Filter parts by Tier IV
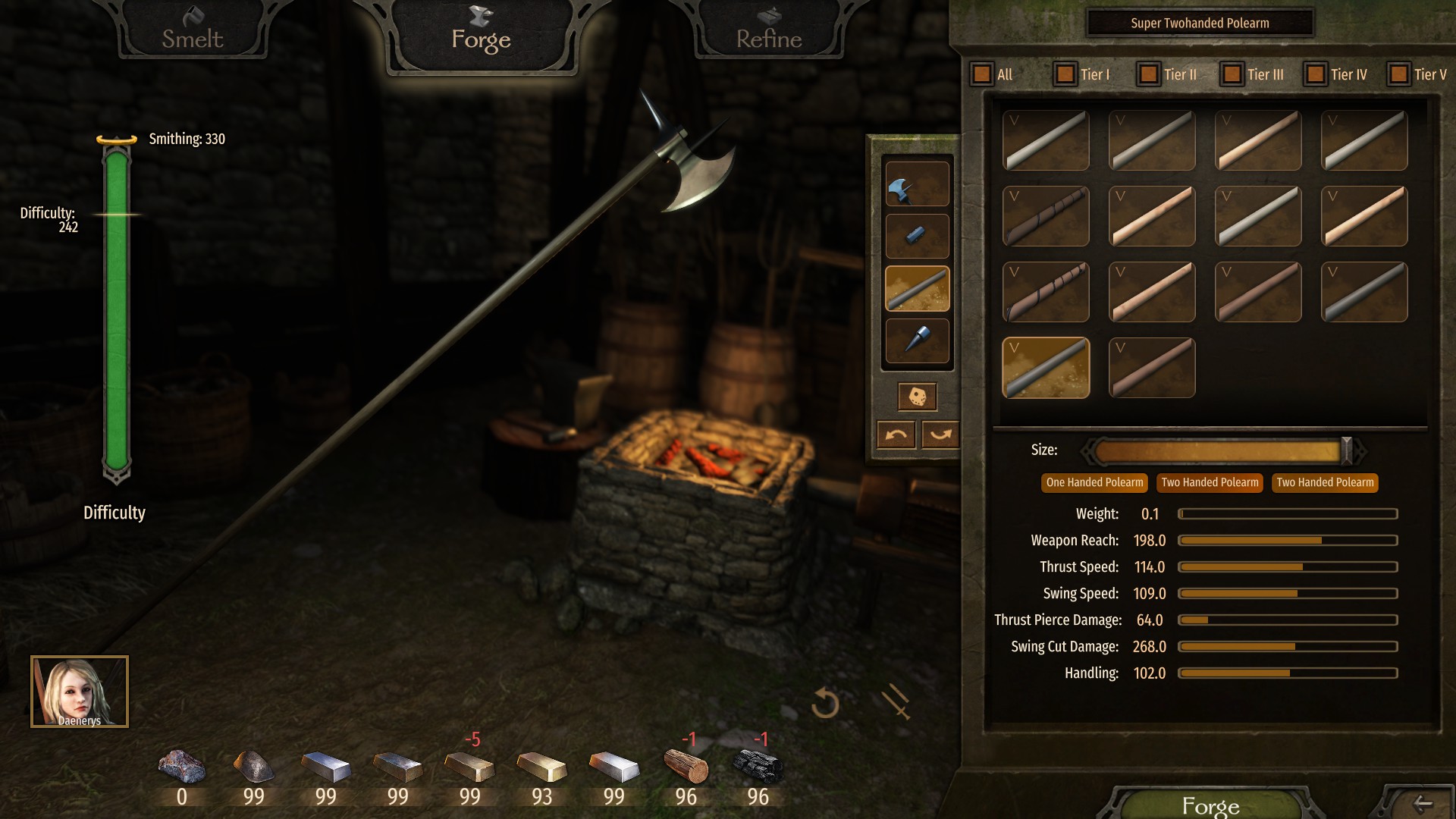 tap(1316, 74)
